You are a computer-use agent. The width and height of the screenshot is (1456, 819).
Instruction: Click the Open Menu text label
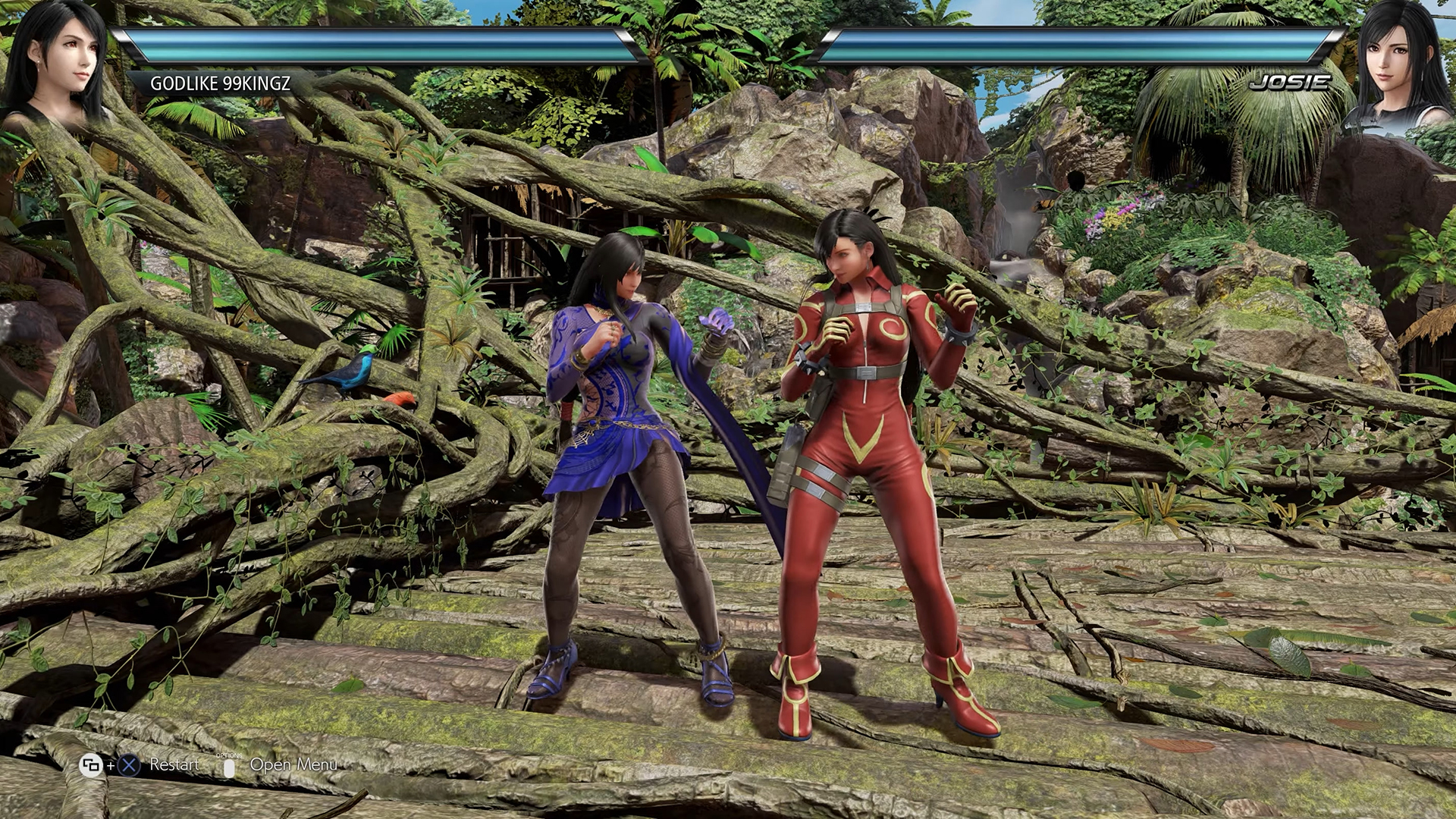click(293, 765)
